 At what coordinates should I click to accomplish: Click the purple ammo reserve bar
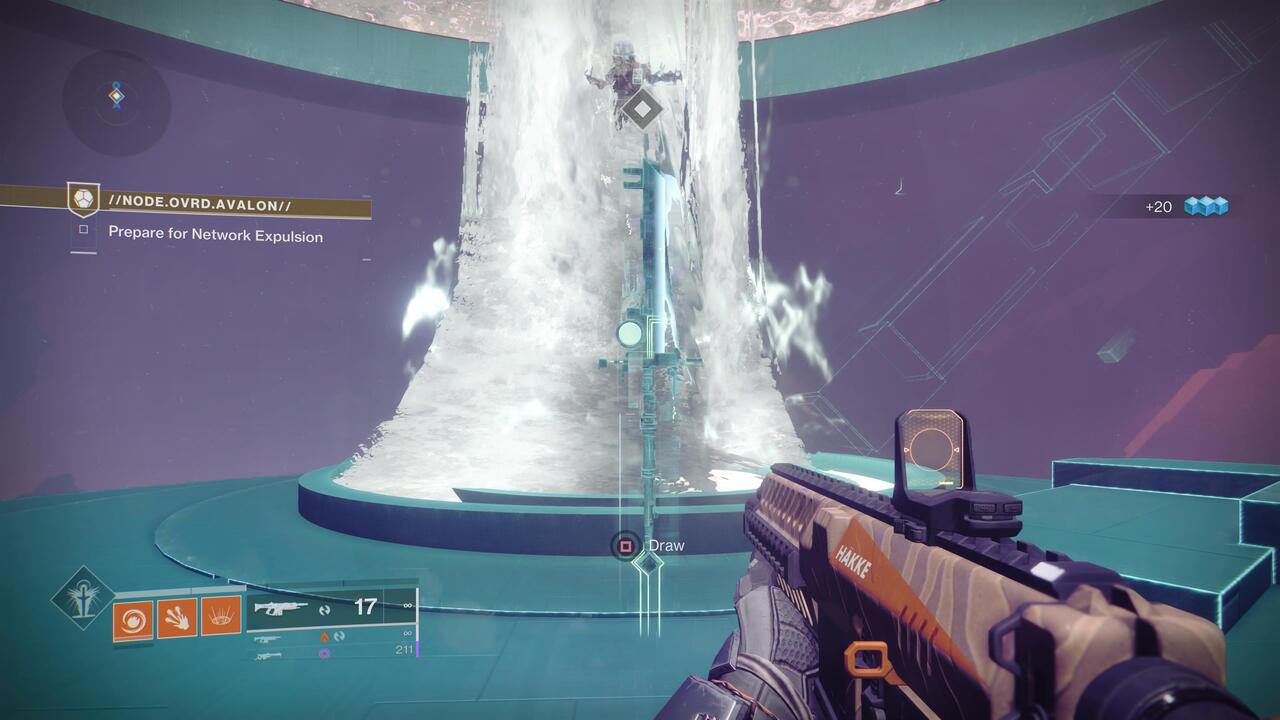click(417, 650)
